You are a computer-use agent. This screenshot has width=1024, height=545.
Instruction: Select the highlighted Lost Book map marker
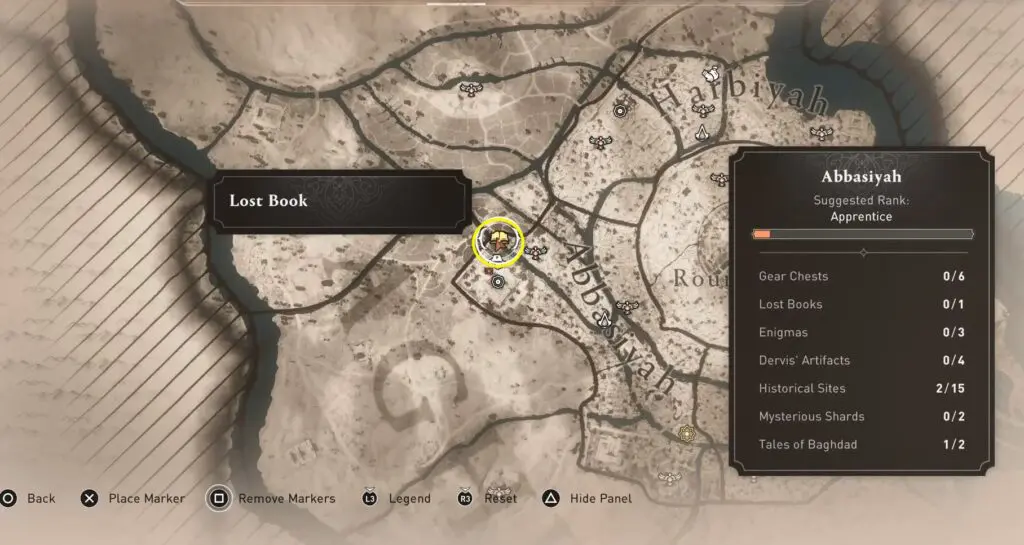[x=498, y=240]
